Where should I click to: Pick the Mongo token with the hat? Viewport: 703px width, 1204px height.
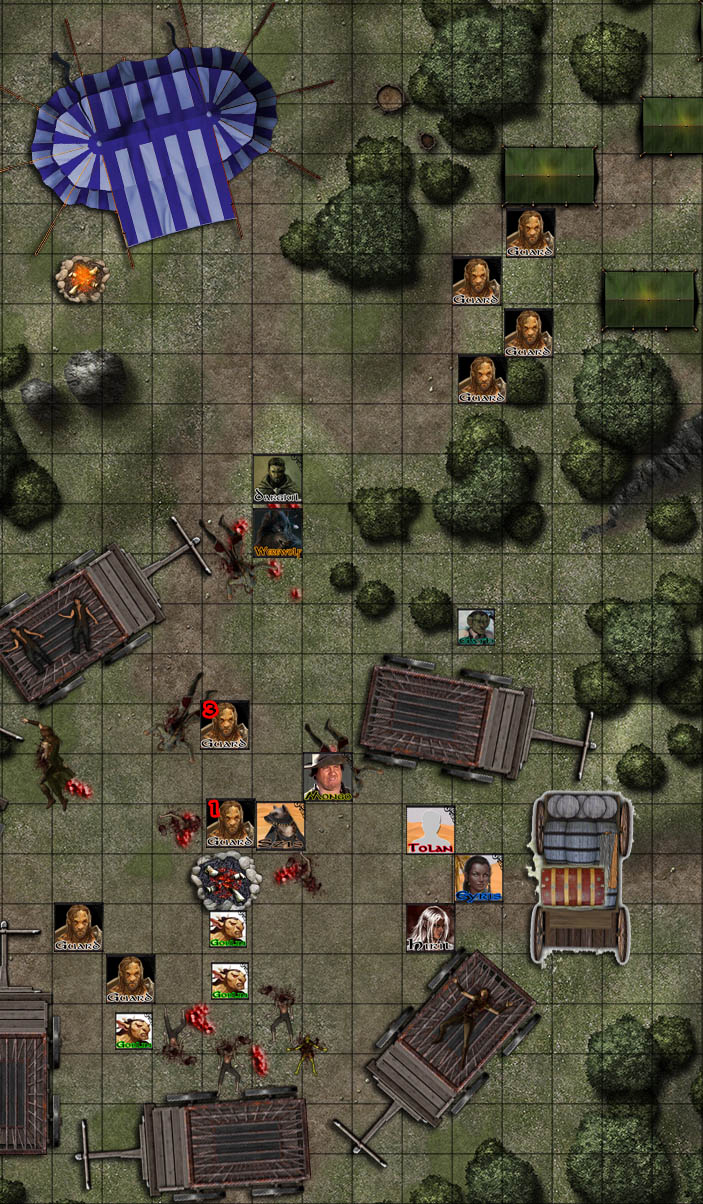(328, 777)
